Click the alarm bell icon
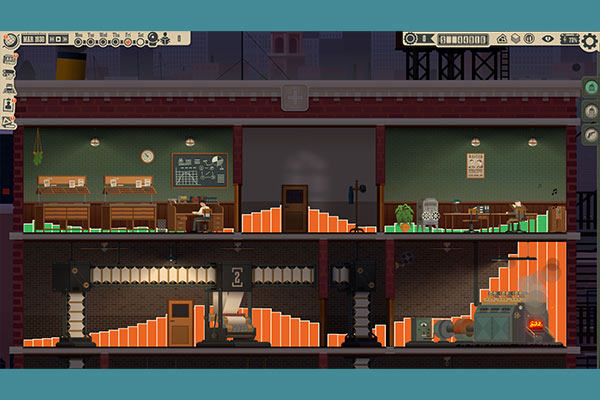This screenshot has width=600, height=400. click(x=154, y=40)
